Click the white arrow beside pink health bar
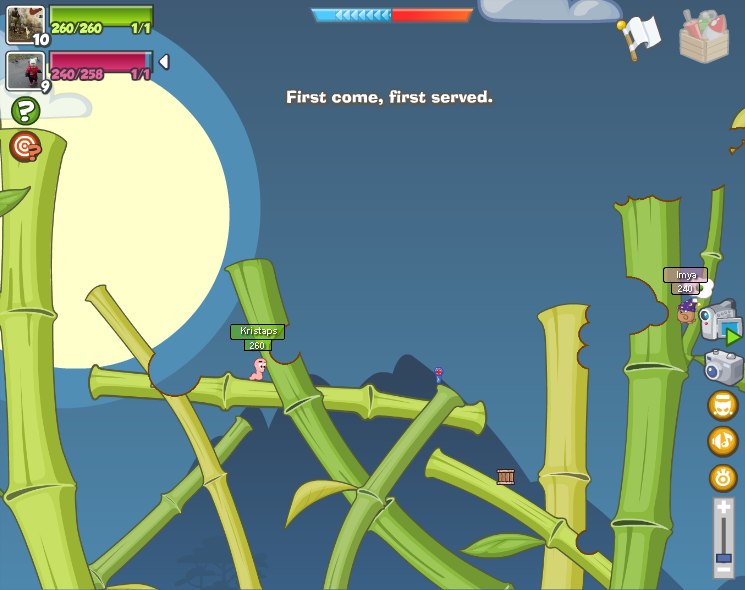 [x=164, y=62]
